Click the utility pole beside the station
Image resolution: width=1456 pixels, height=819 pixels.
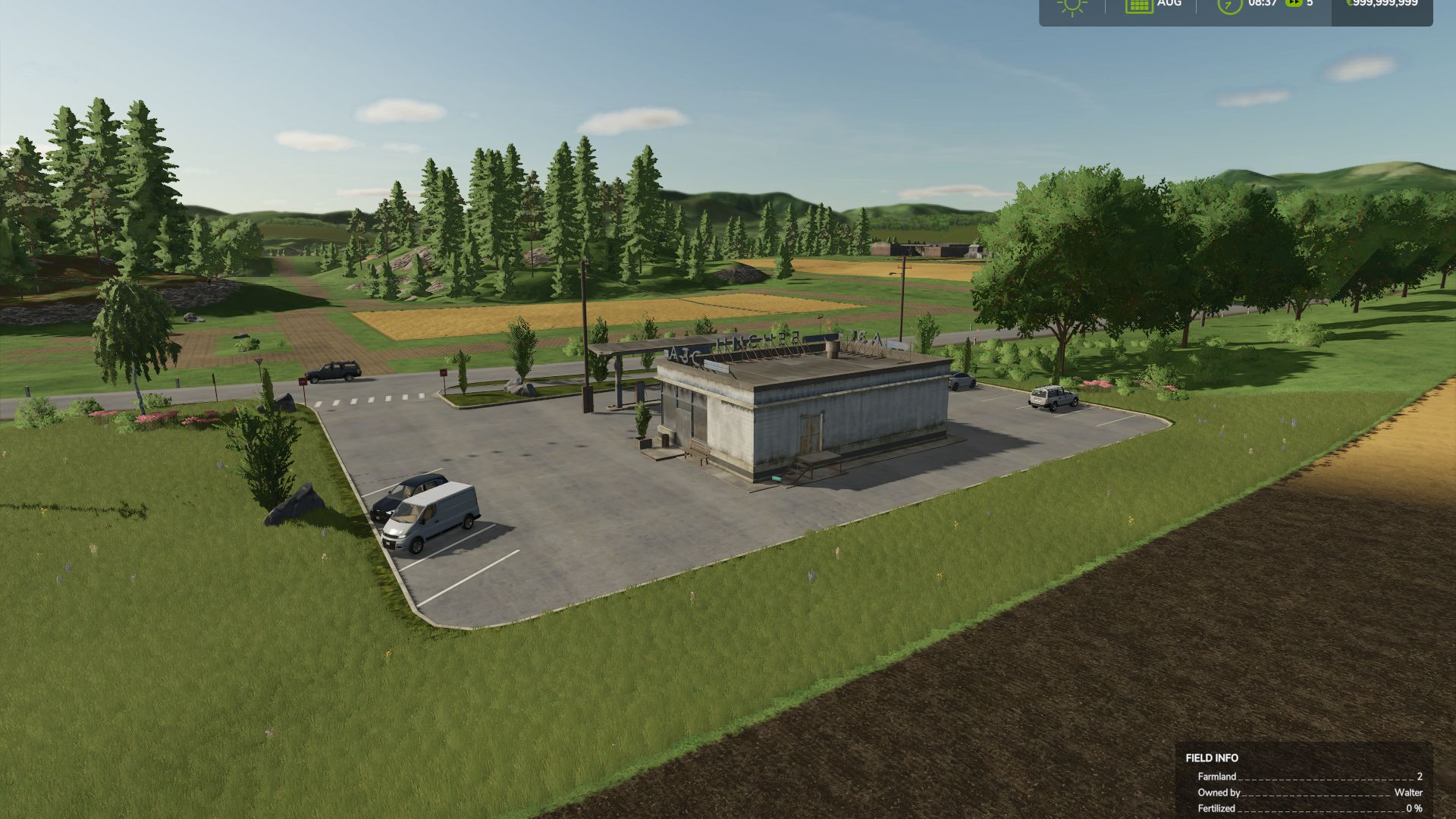click(585, 334)
